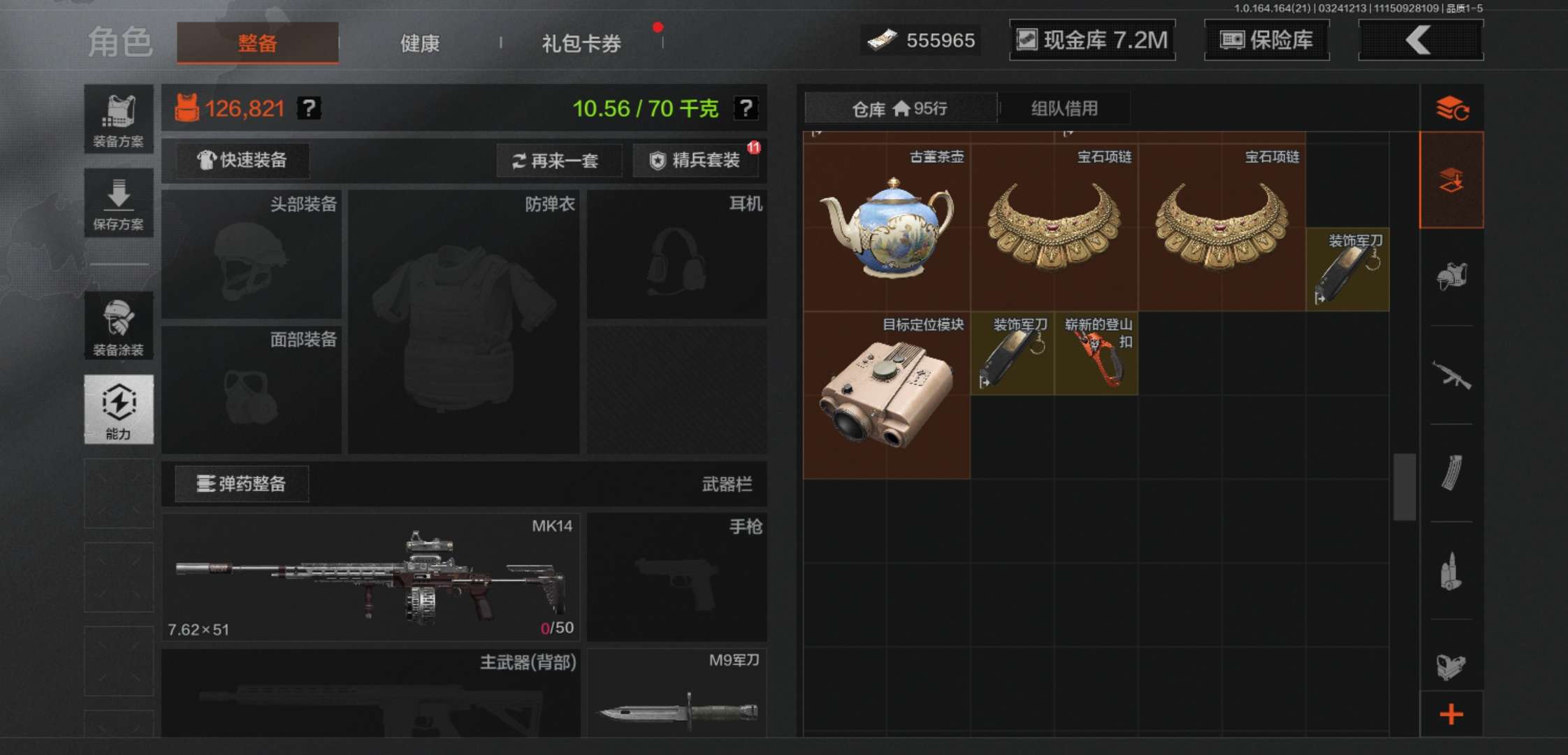Screen dimensions: 1568x755
Task: Select the weapons filter icon in right sidebar
Action: tap(1452, 374)
